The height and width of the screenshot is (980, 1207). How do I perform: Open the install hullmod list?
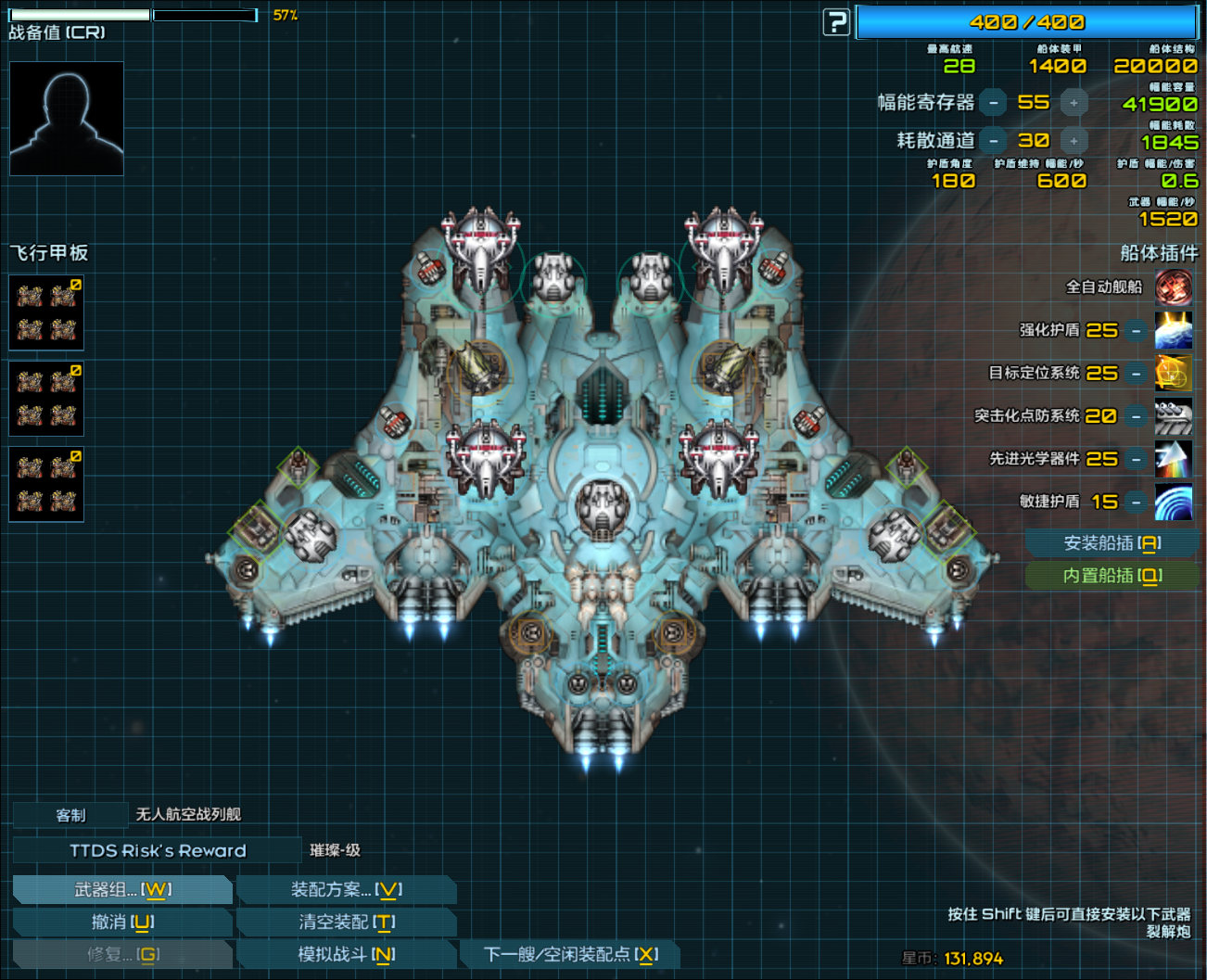pyautogui.click(x=1112, y=543)
